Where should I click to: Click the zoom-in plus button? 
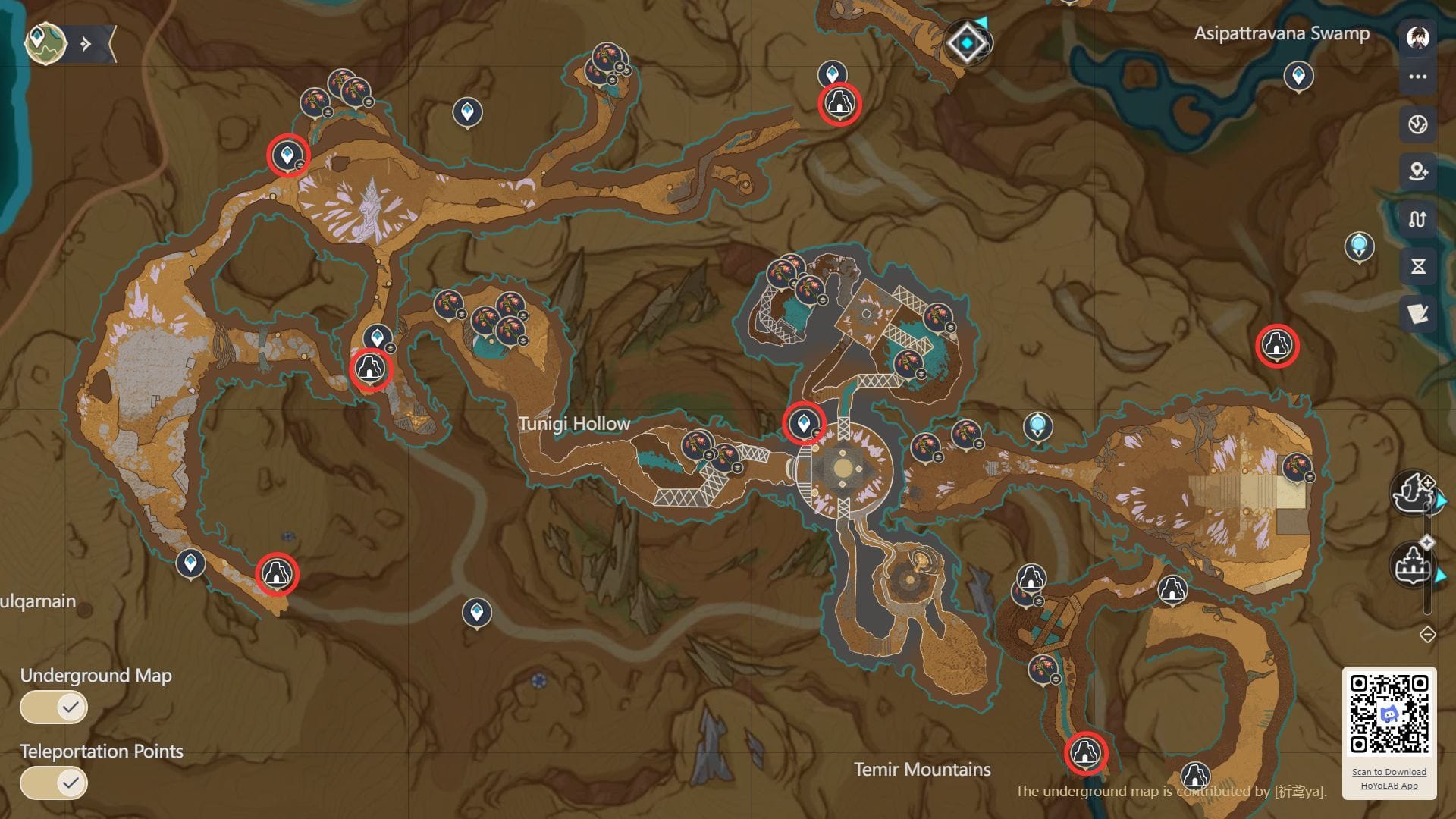tap(1427, 482)
